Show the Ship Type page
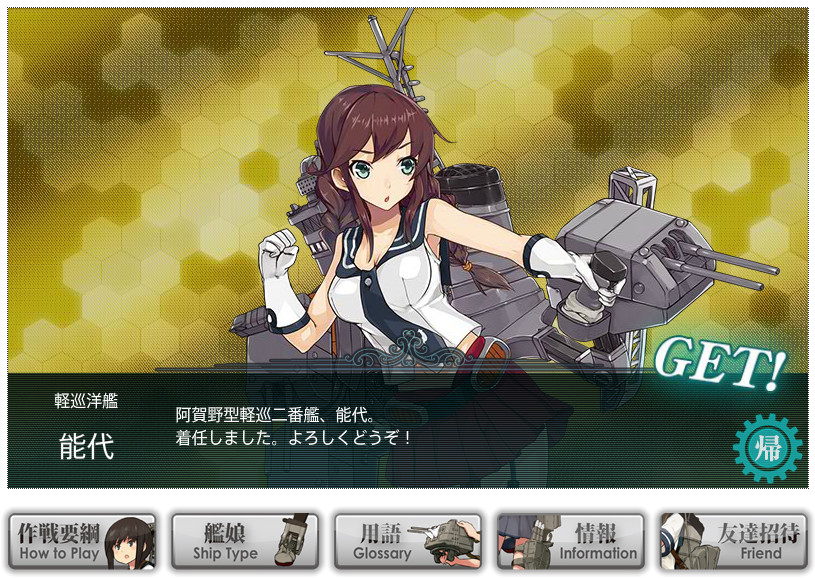Screen dimensions: 815x578 click(245, 541)
